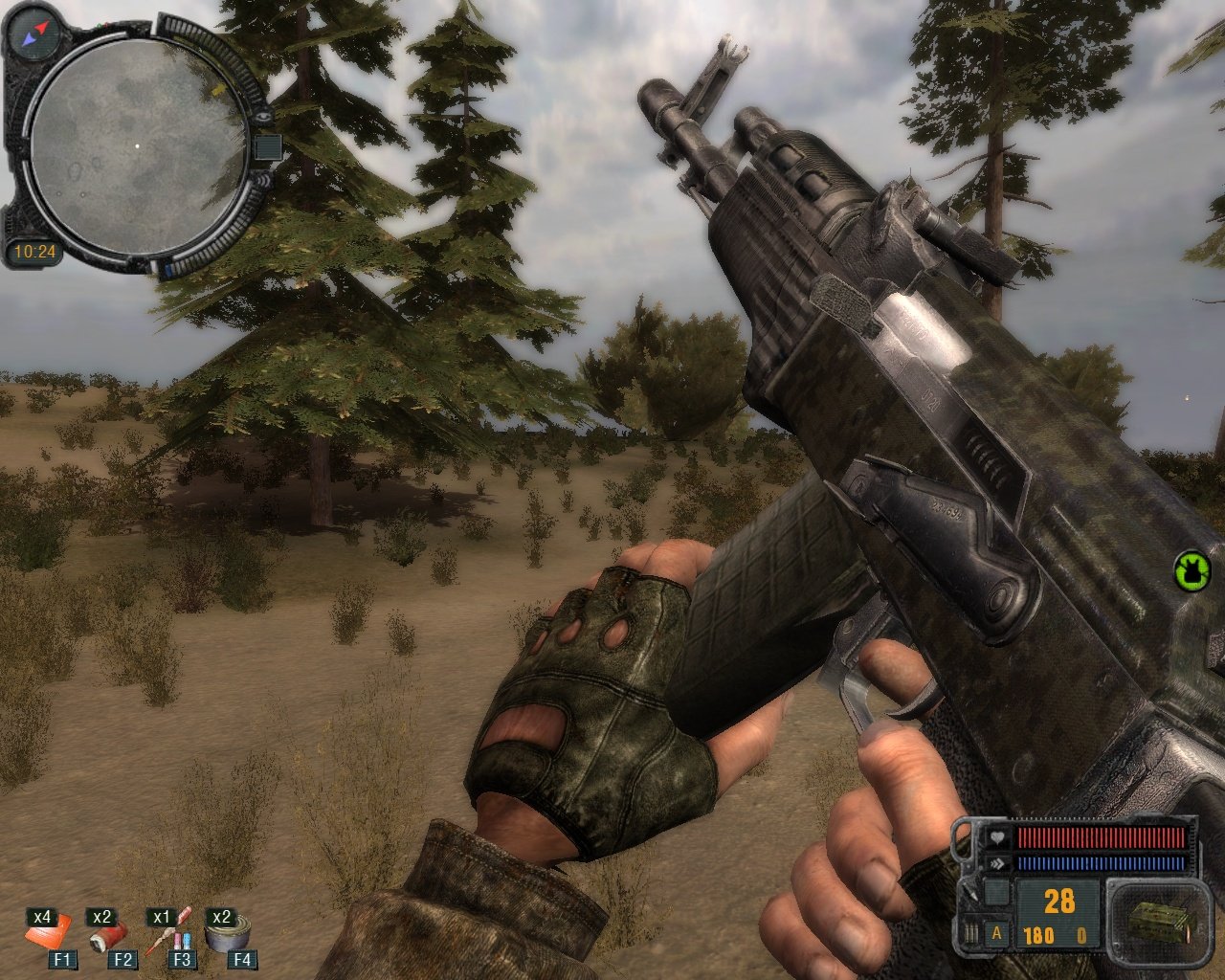This screenshot has height=980, width=1225.
Task: Click the sound wave noise icon by minimap
Action: coord(265,183)
